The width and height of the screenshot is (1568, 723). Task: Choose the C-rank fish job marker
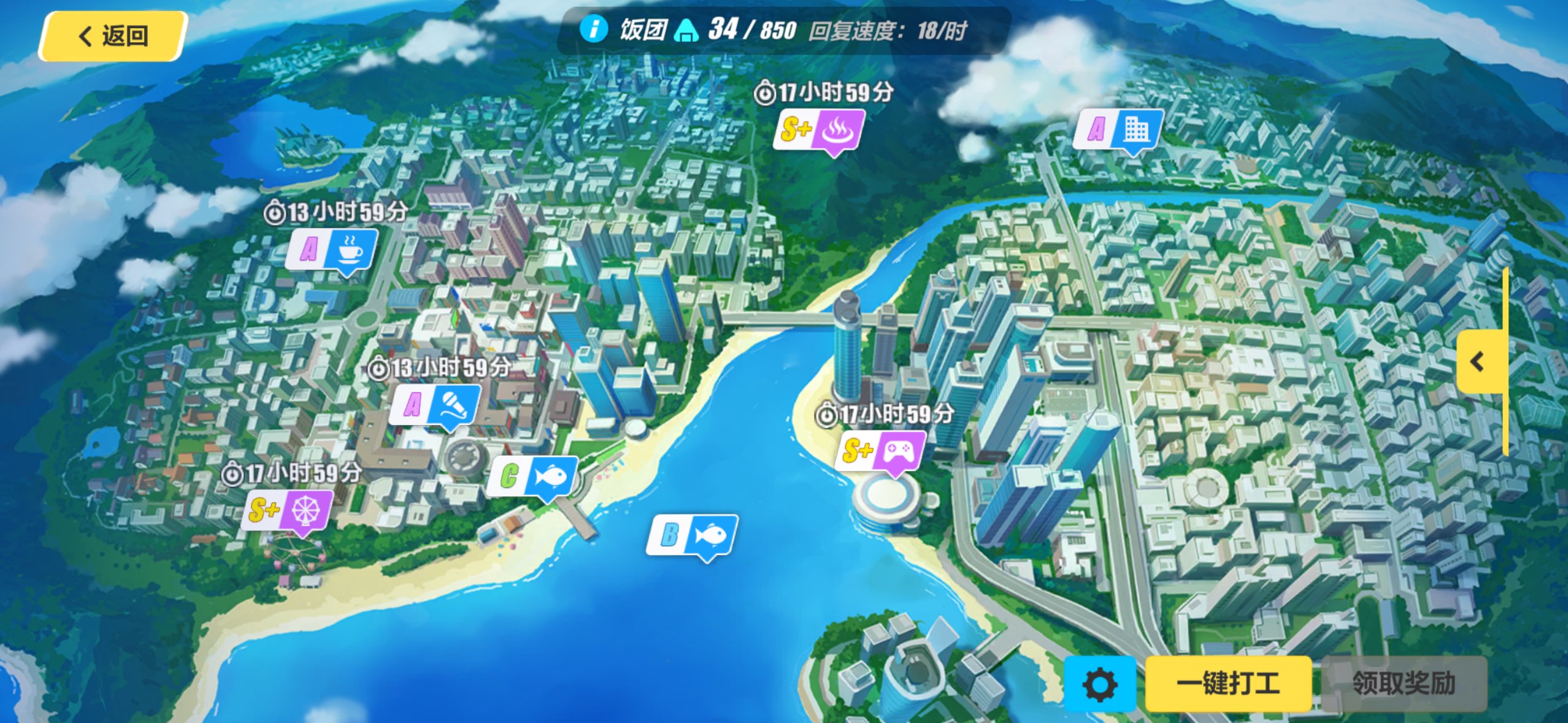point(532,476)
